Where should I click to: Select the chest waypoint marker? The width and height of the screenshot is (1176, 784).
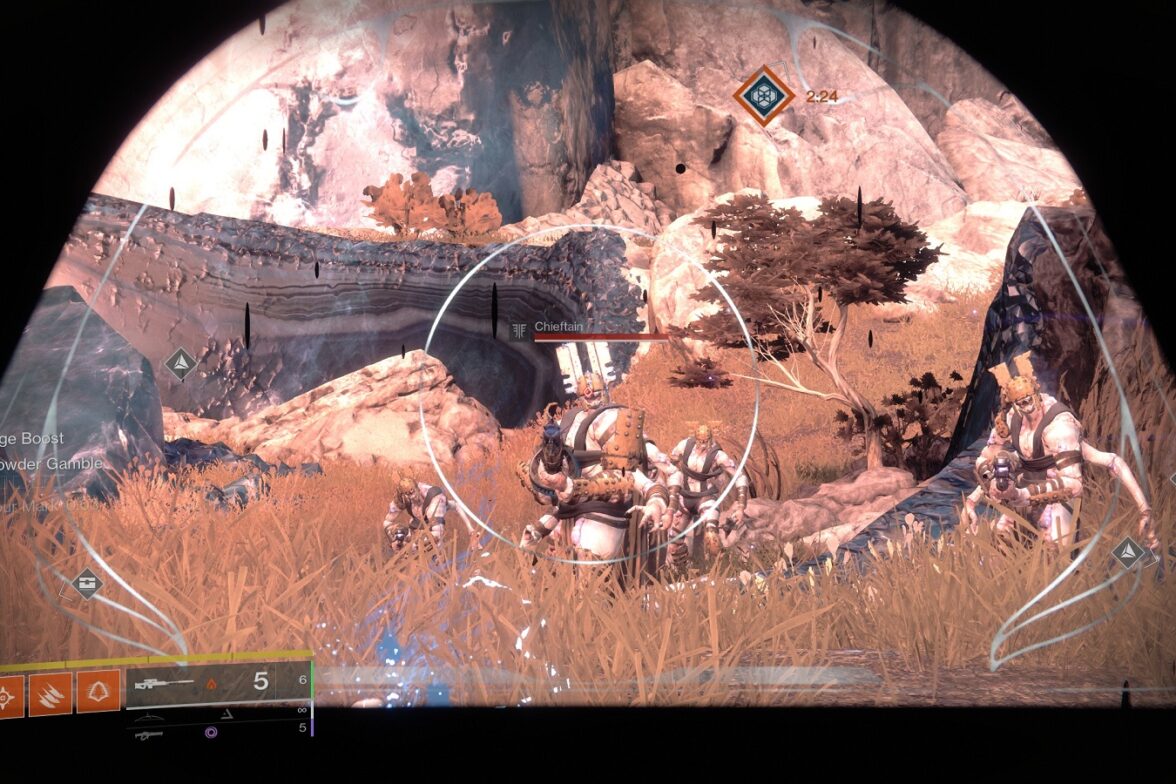click(x=87, y=582)
